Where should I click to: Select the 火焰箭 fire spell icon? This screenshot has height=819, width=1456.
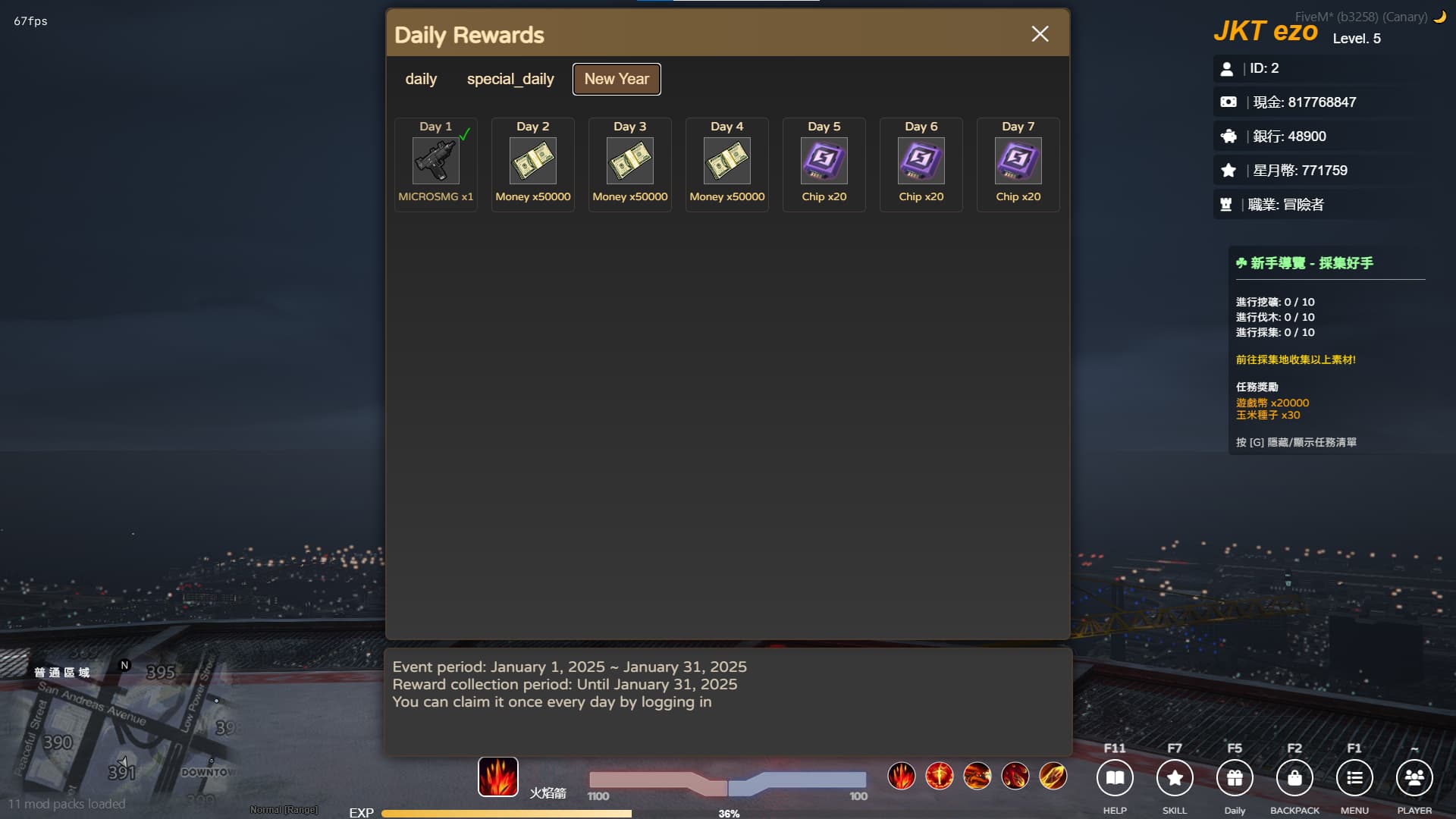[x=497, y=777]
